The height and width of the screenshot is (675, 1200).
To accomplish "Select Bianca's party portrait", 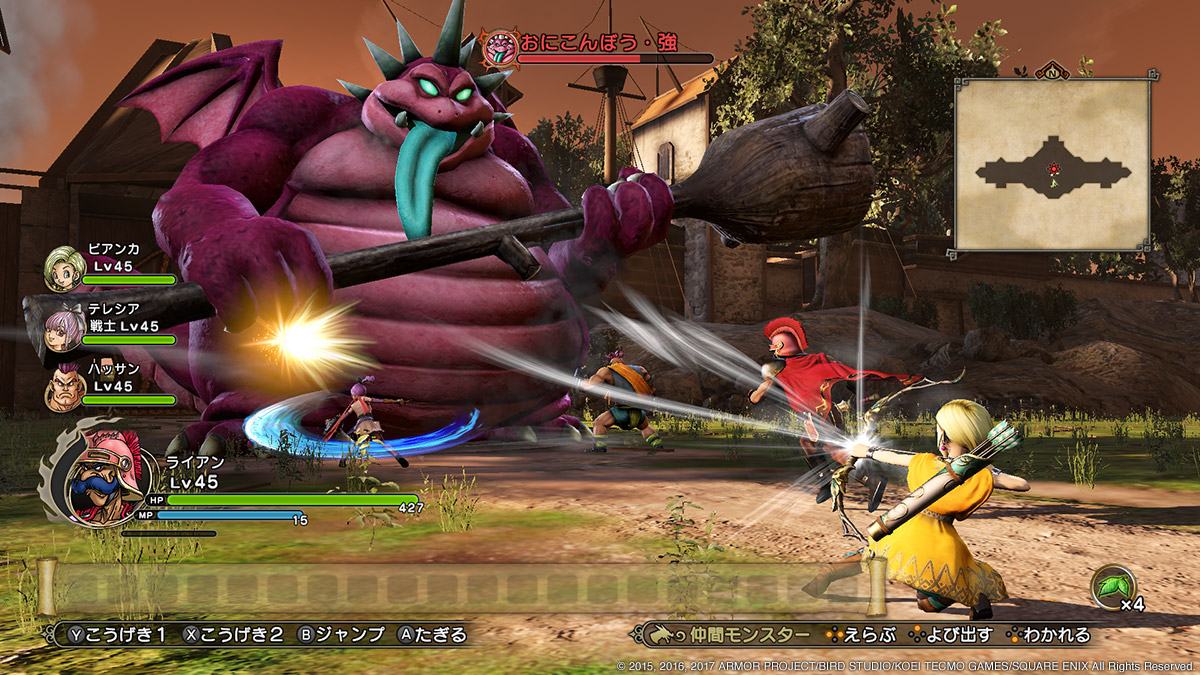I will [x=64, y=268].
